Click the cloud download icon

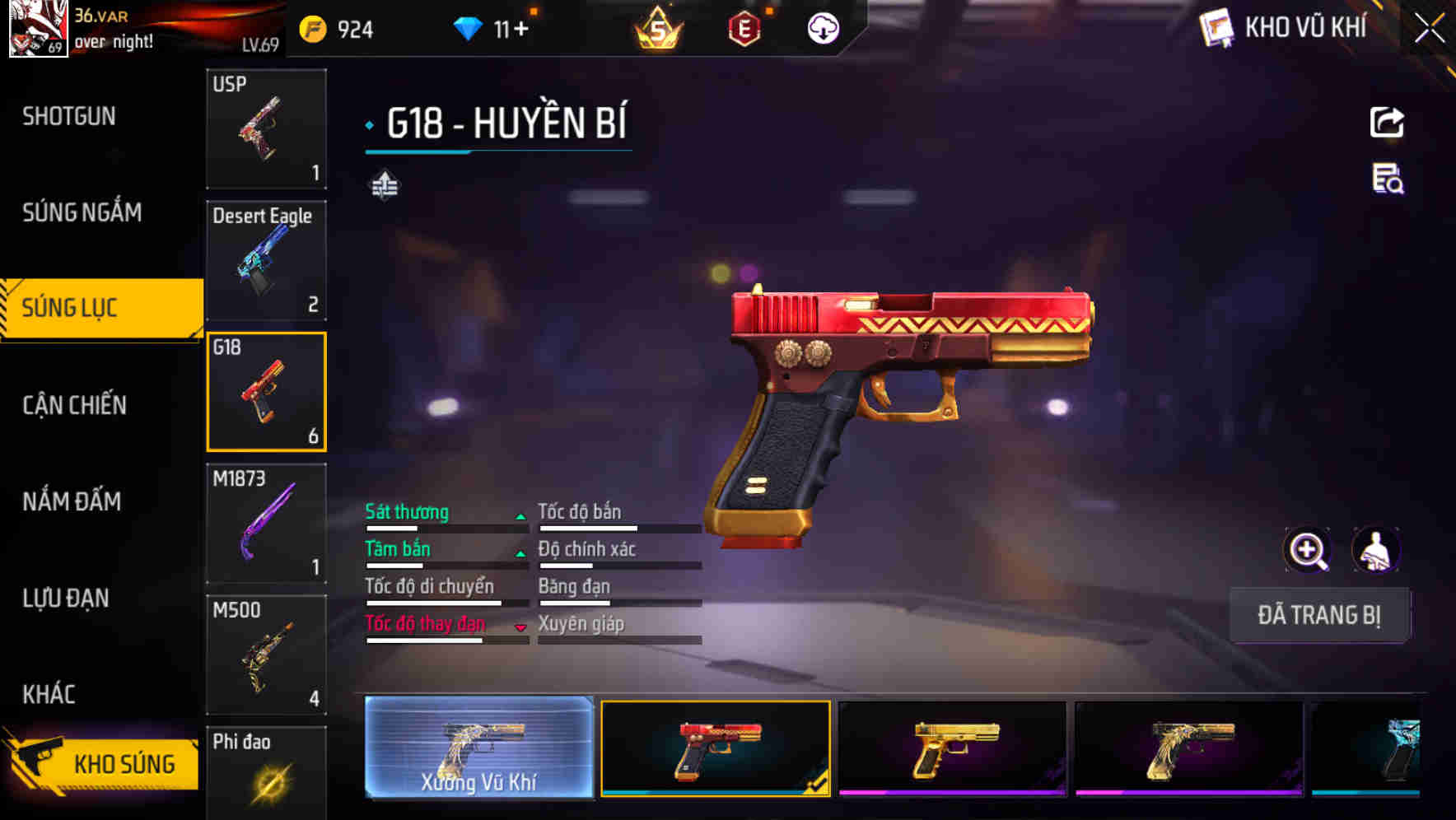point(821,27)
